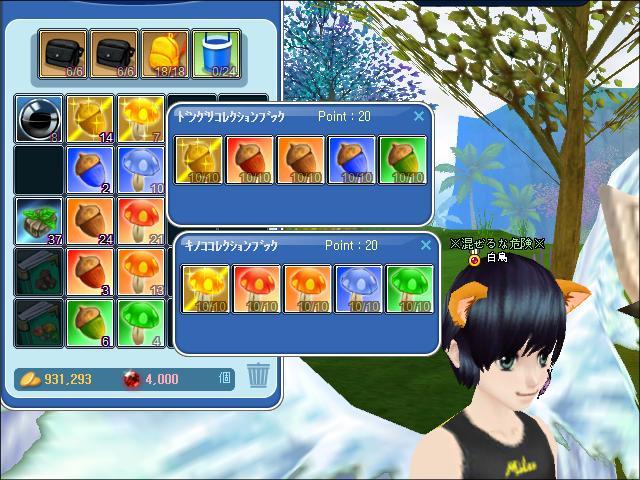
Task: Select the black round lens item slot
Action: tap(39, 119)
